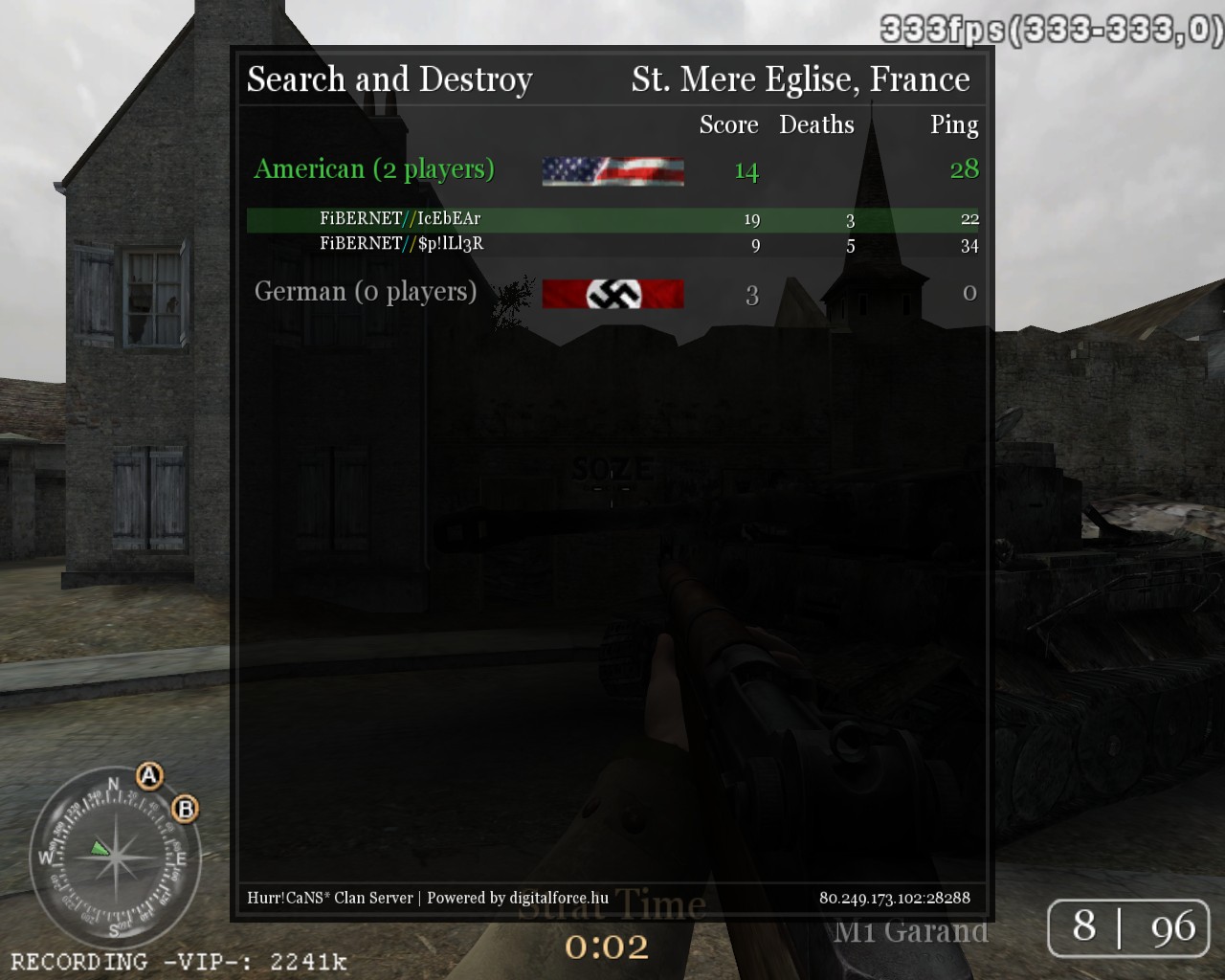Select bomb site A marker on compass
The width and height of the screenshot is (1225, 980).
tap(149, 775)
